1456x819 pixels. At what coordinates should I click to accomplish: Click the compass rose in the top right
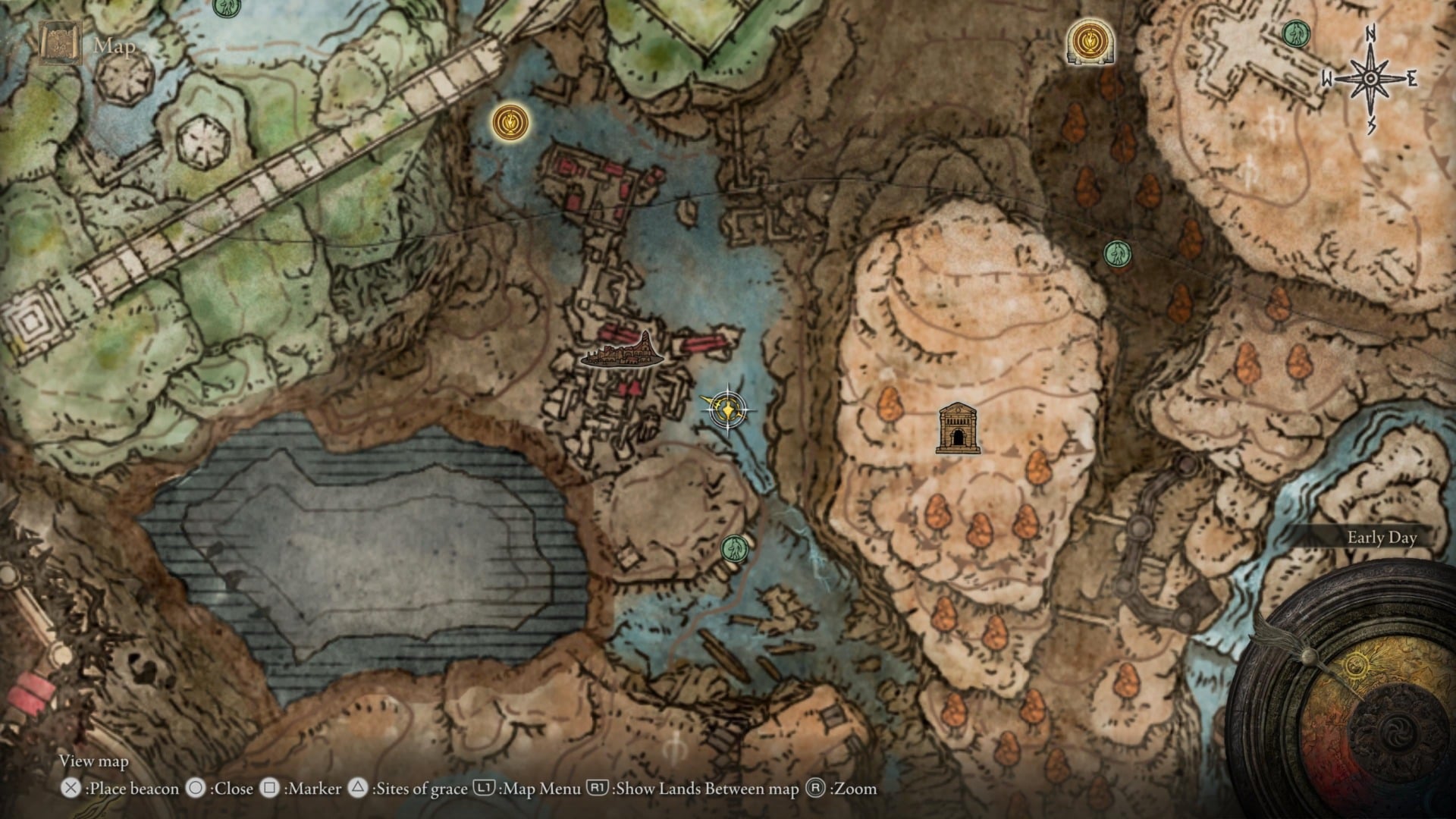click(1370, 77)
